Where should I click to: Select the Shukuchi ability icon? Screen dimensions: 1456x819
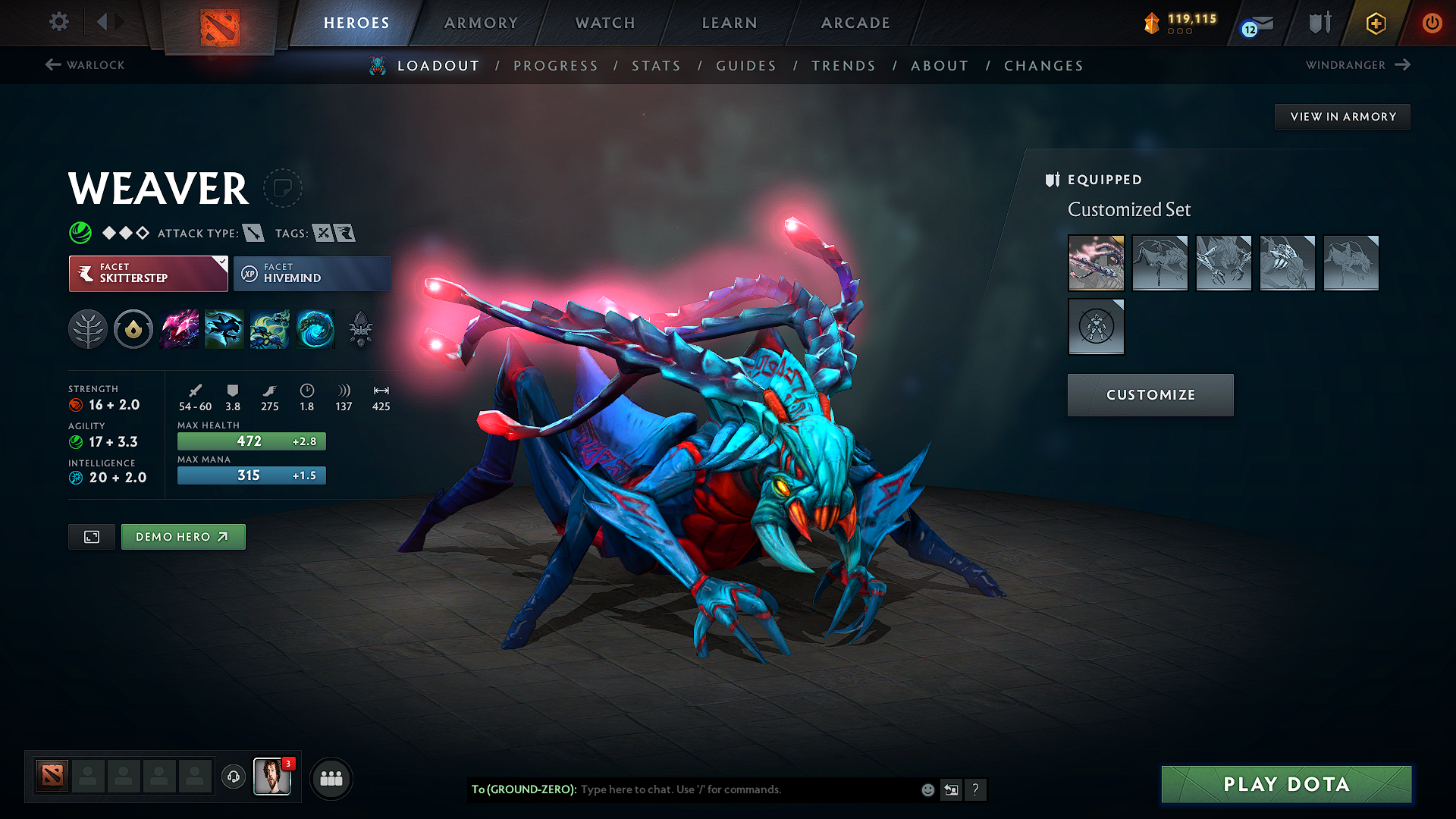[x=224, y=329]
